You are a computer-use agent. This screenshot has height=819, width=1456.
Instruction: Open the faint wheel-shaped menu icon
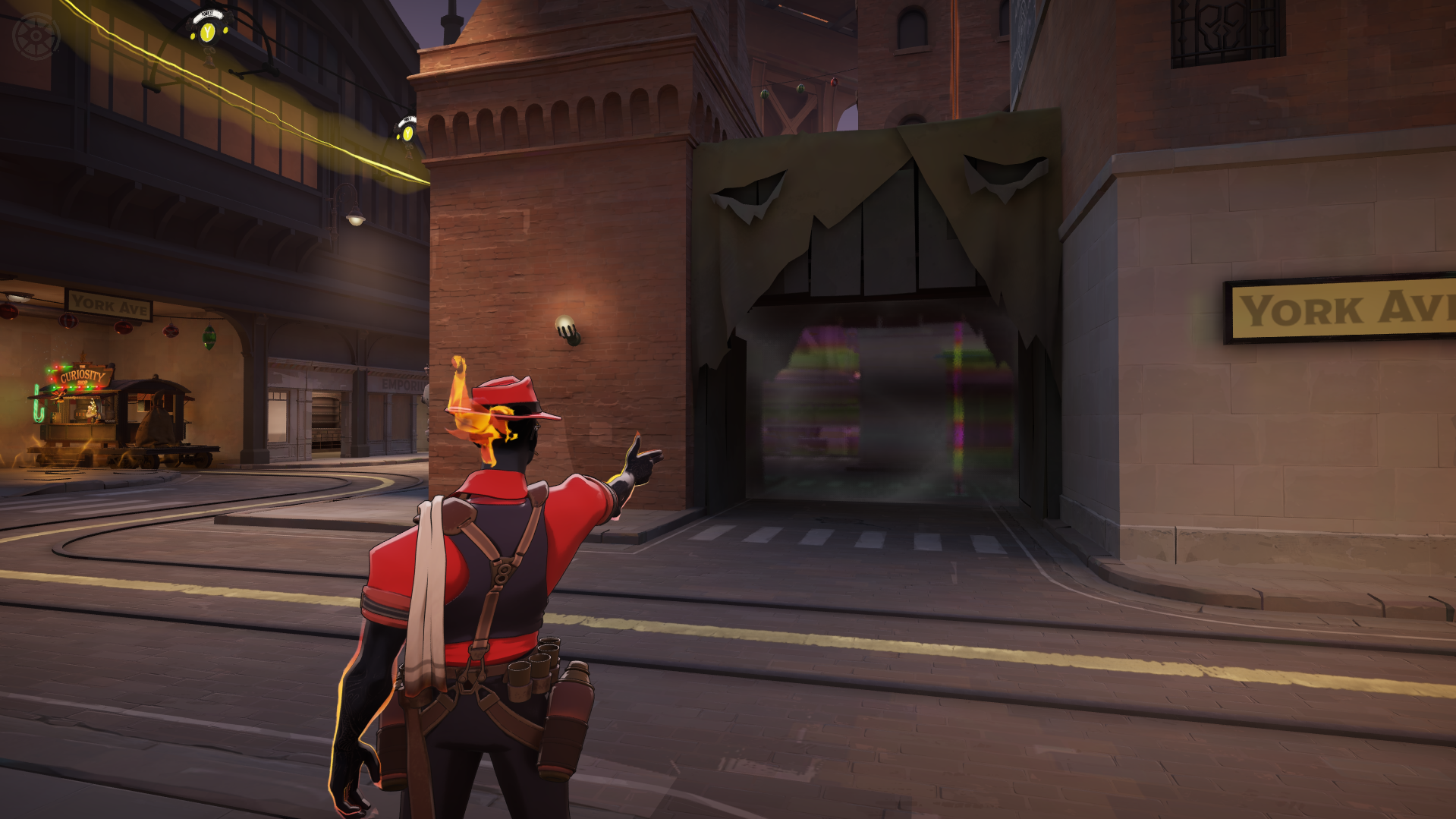(36, 36)
